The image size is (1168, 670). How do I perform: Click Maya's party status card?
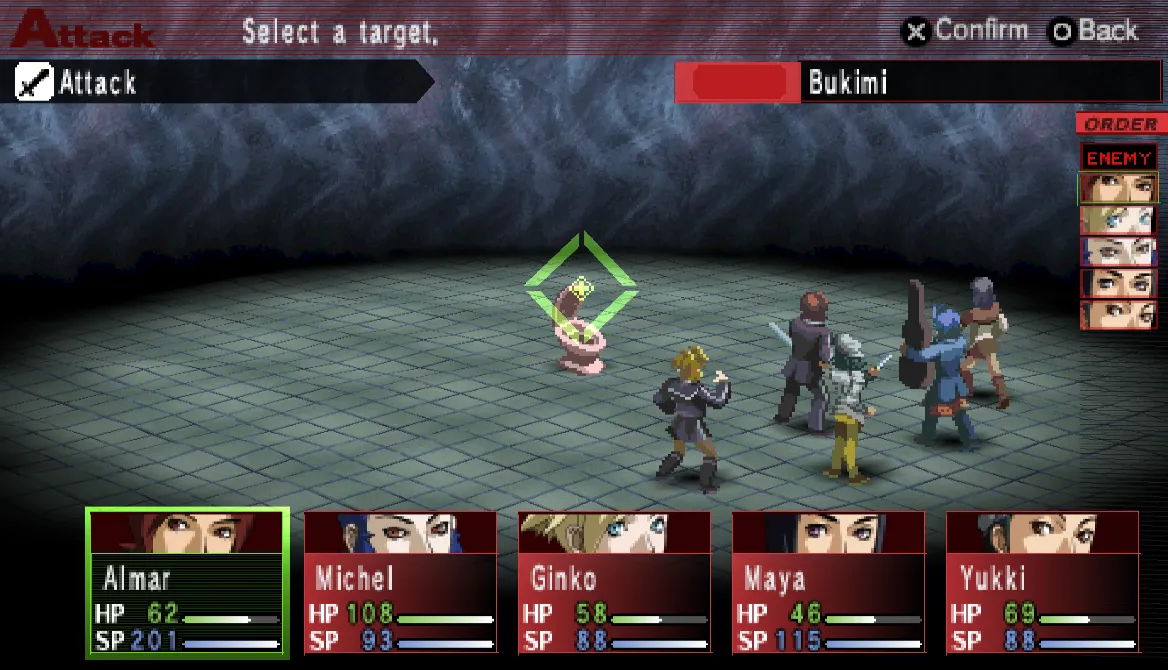[828, 582]
